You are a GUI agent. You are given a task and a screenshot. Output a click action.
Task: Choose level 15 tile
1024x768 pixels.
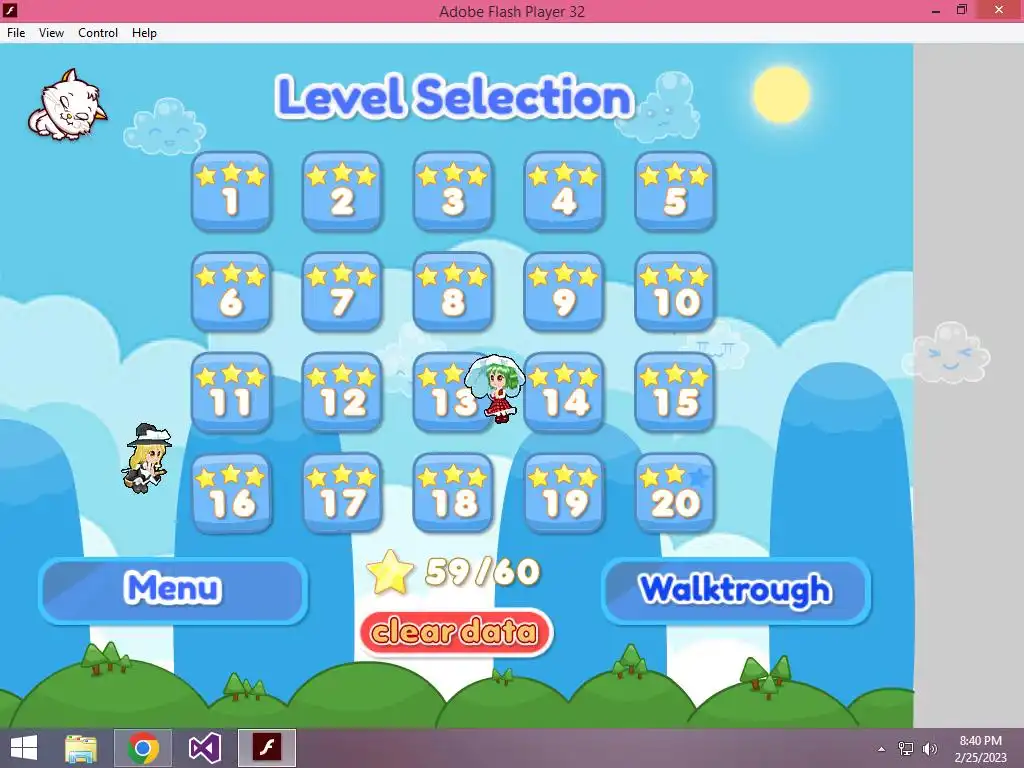[675, 393]
